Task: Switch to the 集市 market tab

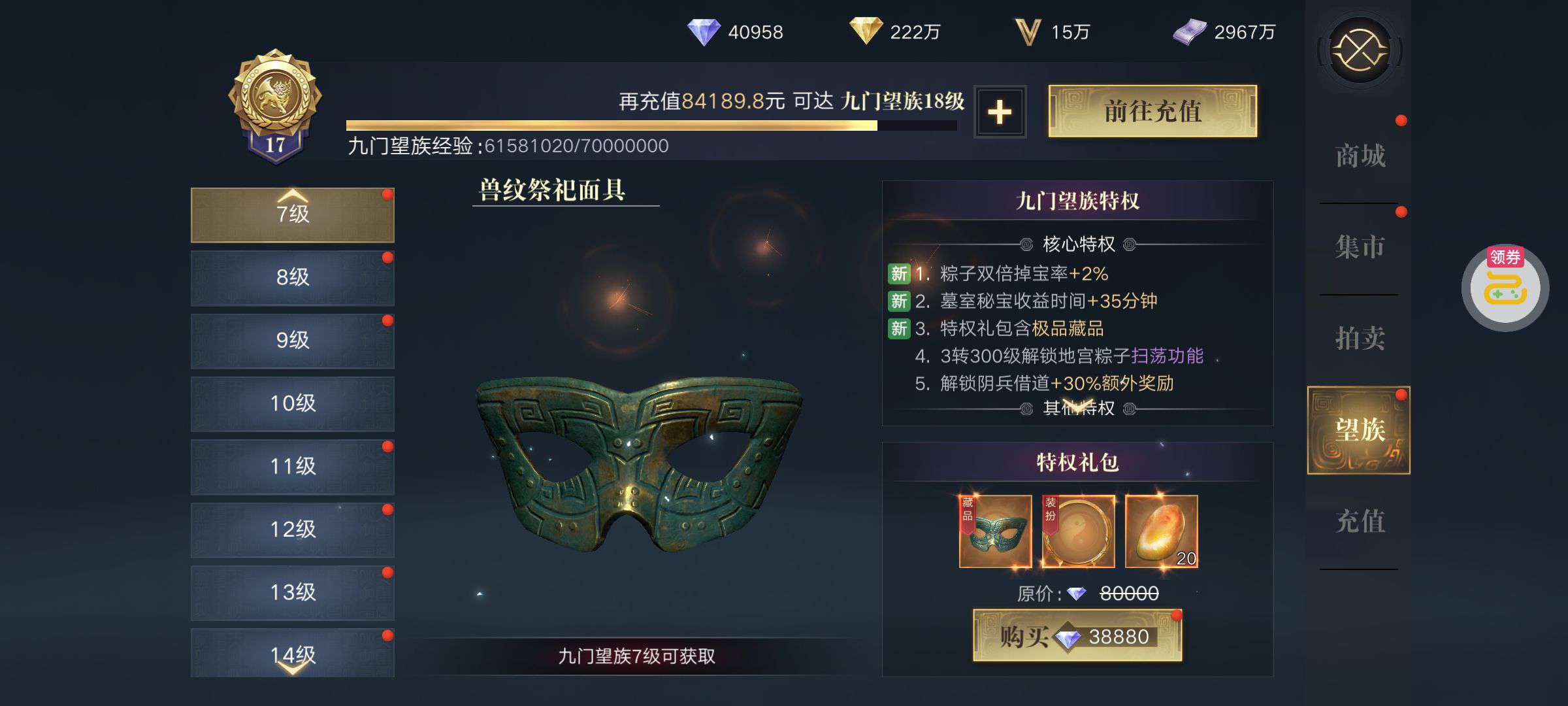Action: point(1360,247)
